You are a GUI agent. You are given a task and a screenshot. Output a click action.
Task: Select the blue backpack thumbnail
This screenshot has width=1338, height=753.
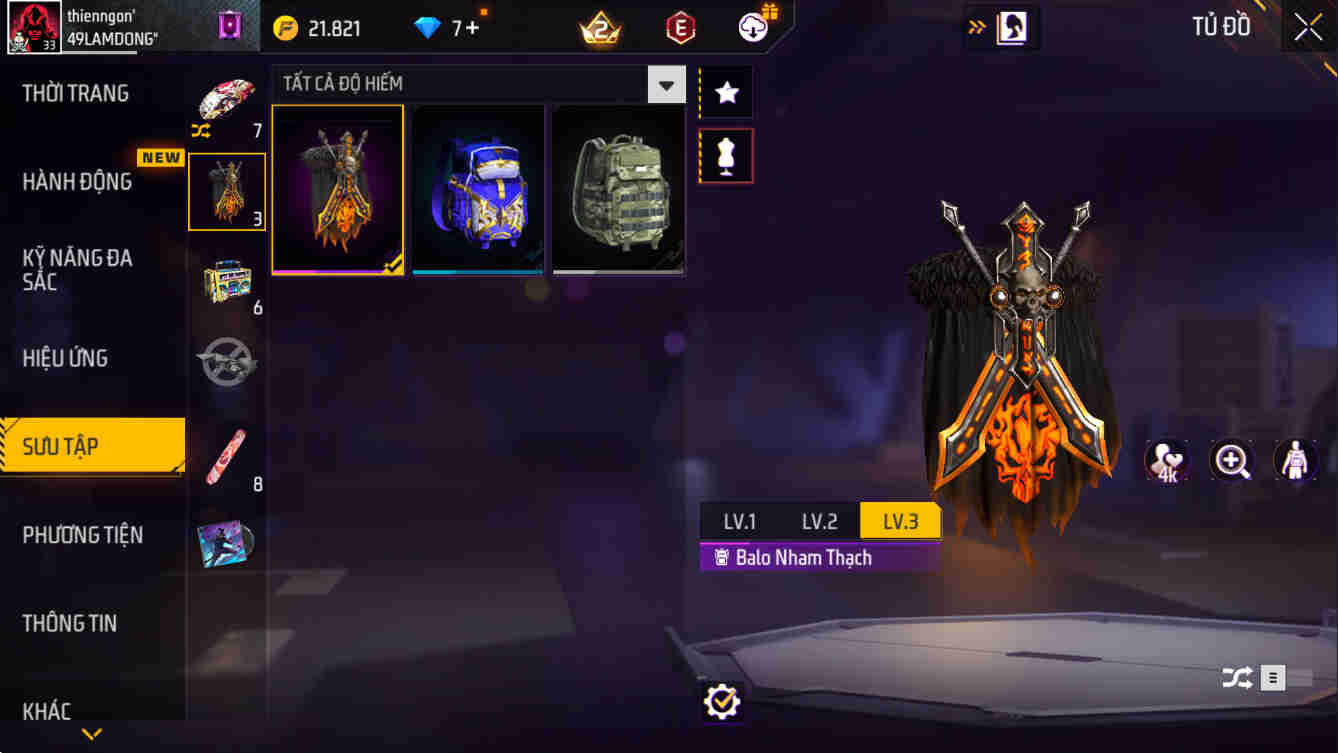tap(478, 188)
